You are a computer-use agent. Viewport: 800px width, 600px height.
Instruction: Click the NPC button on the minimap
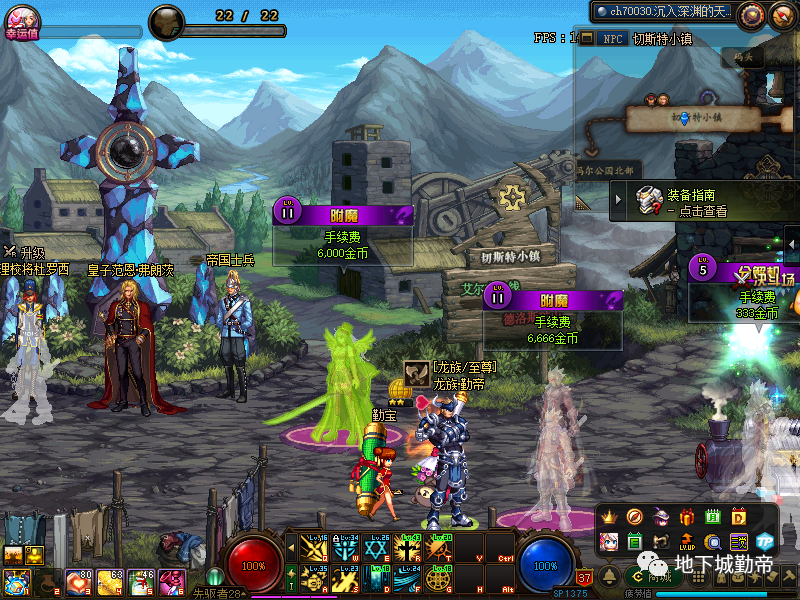click(x=611, y=39)
